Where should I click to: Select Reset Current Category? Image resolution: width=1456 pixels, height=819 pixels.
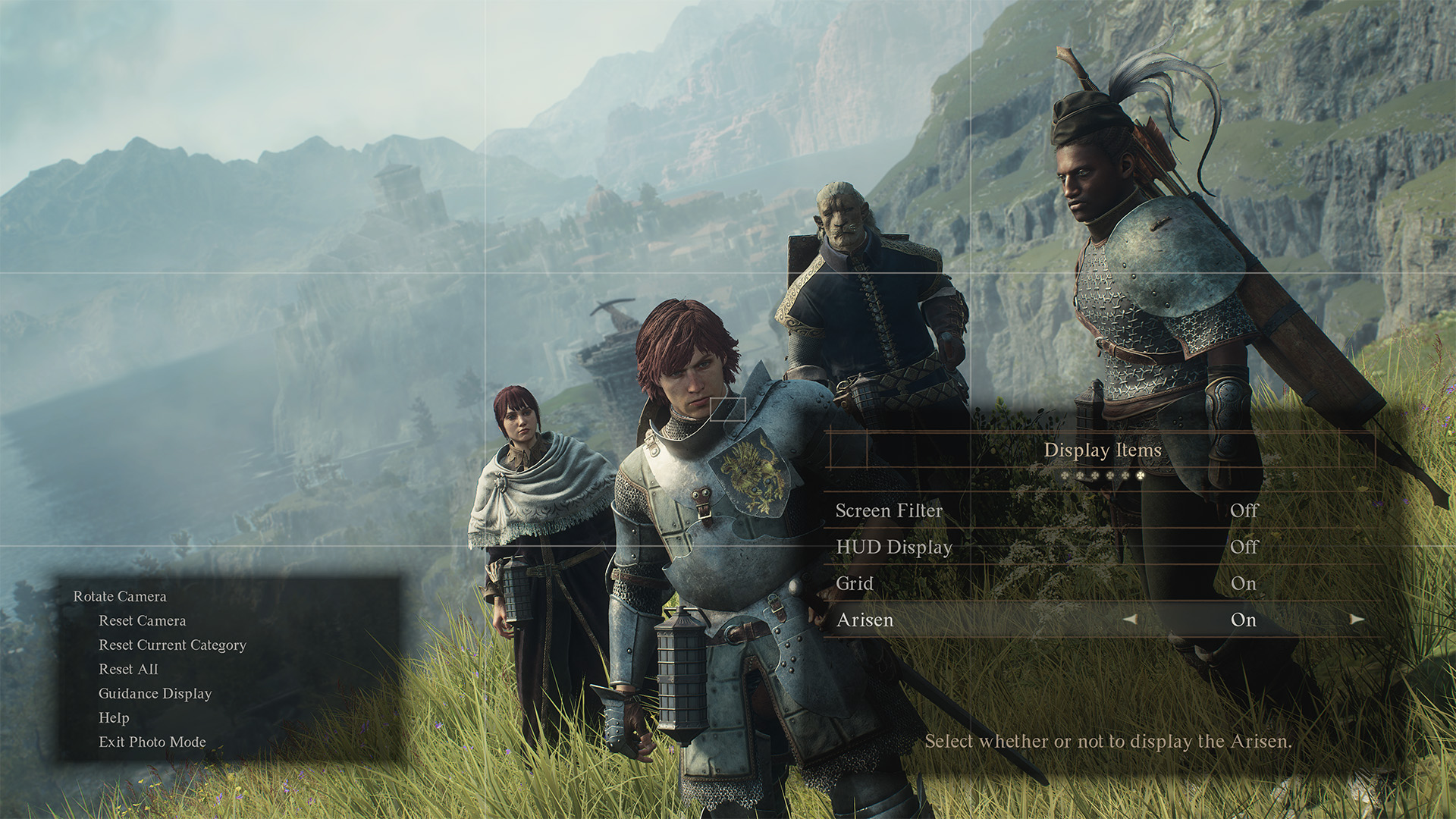pos(172,645)
